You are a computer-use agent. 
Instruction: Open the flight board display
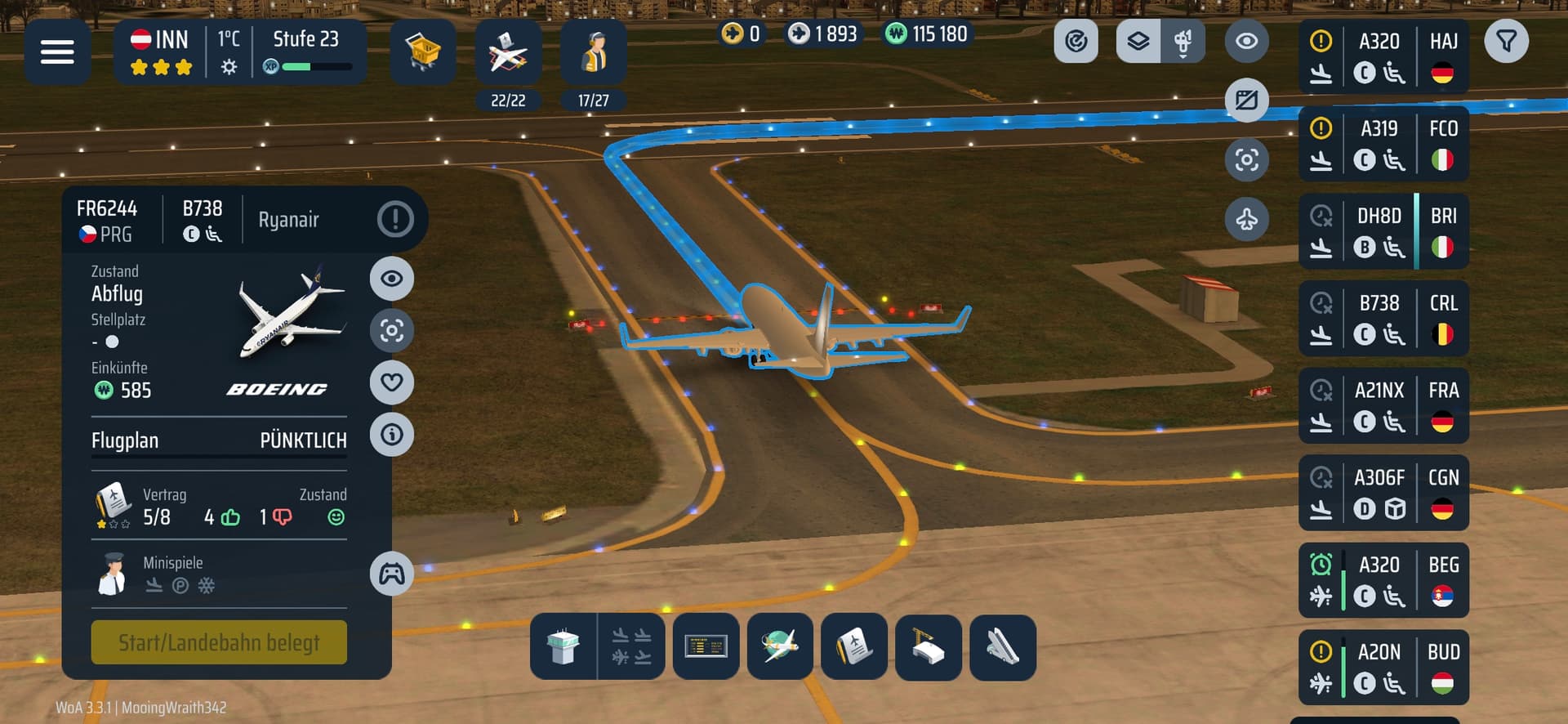coord(706,646)
